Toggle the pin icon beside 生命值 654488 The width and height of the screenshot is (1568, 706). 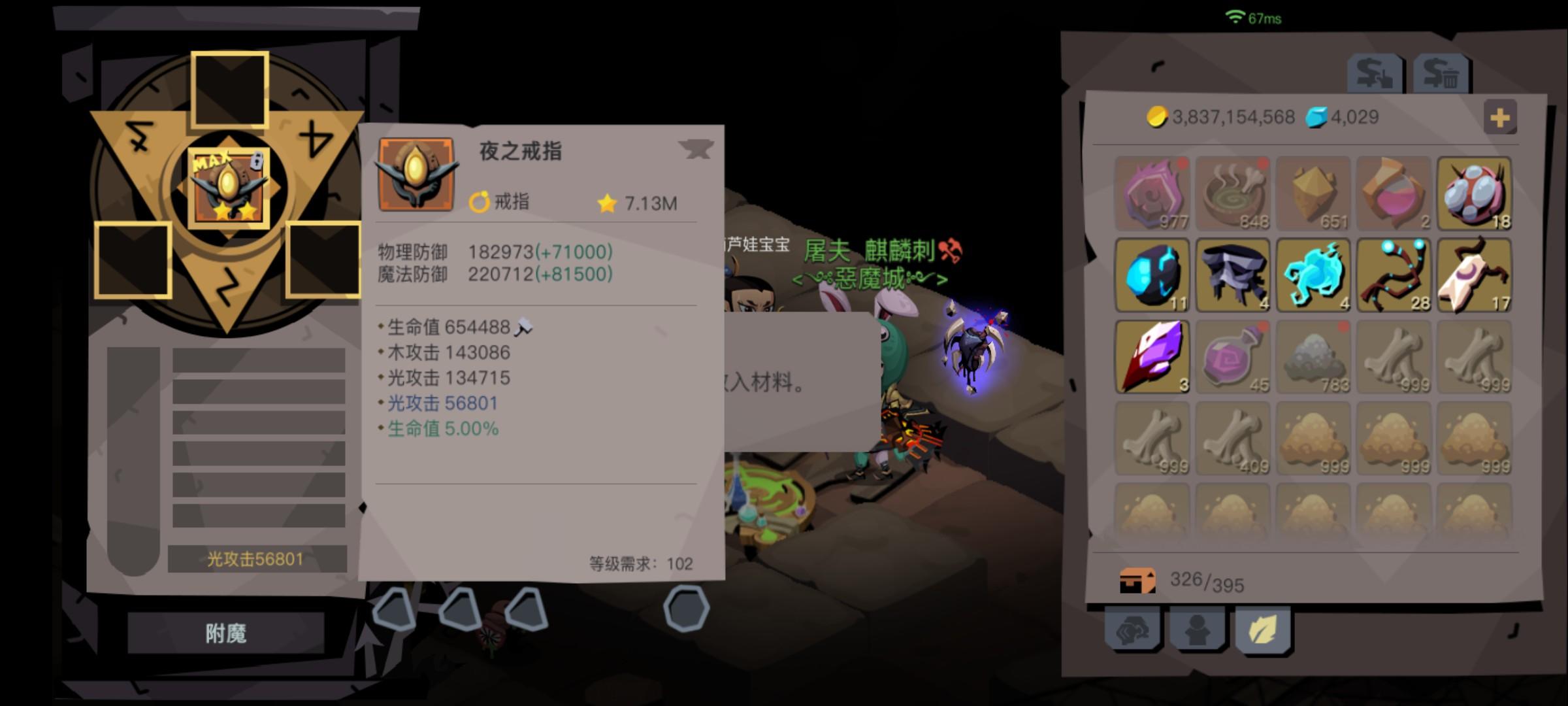(x=523, y=325)
